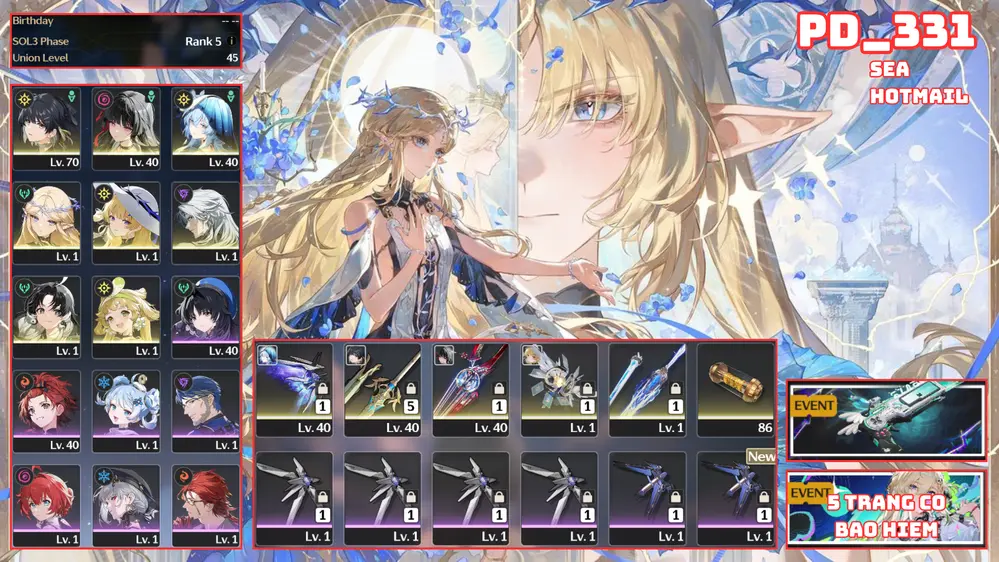This screenshot has width=999, height=562.
Task: Select the golden capsule item showing 86
Action: pyautogui.click(x=735, y=388)
